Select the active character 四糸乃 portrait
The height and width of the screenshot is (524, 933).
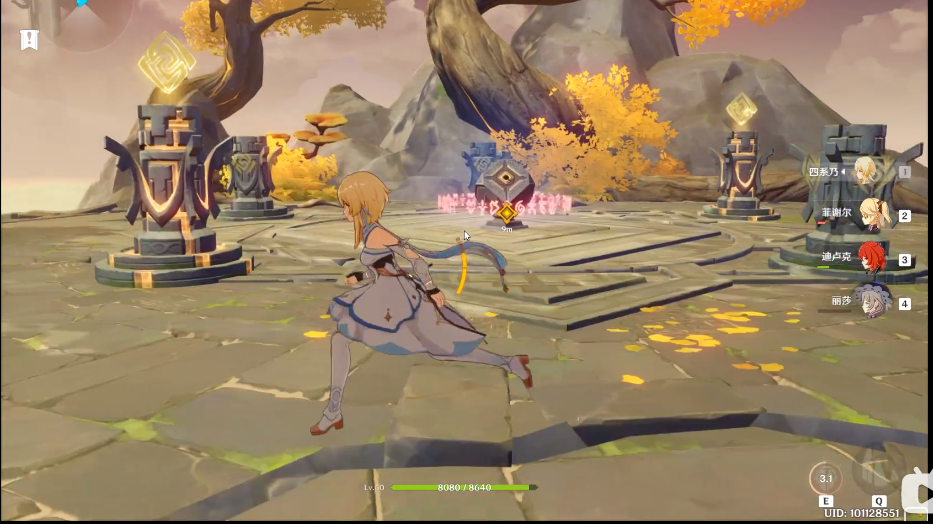point(866,170)
